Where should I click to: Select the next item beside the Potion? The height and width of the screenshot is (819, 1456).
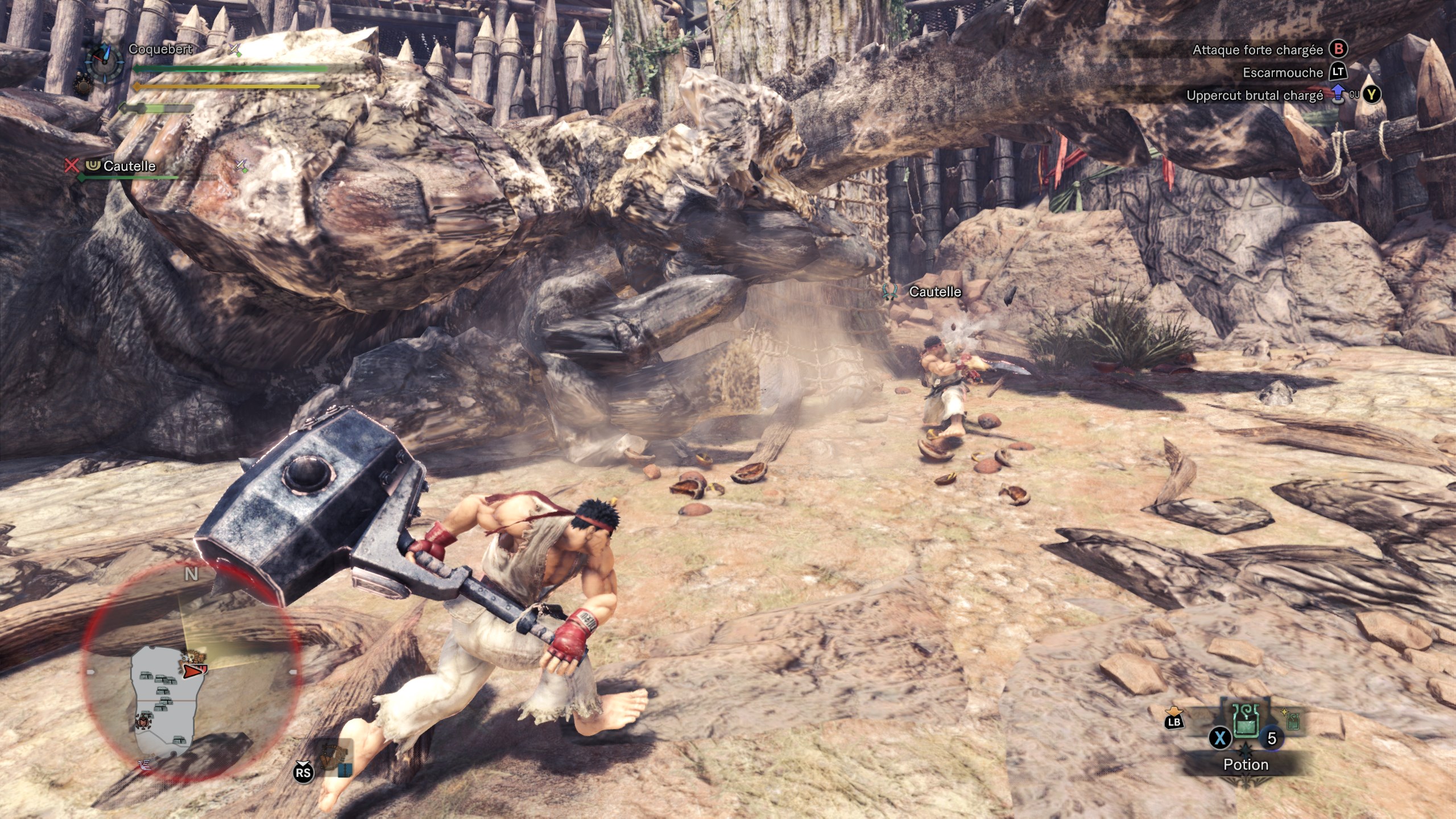pyautogui.click(x=1292, y=721)
